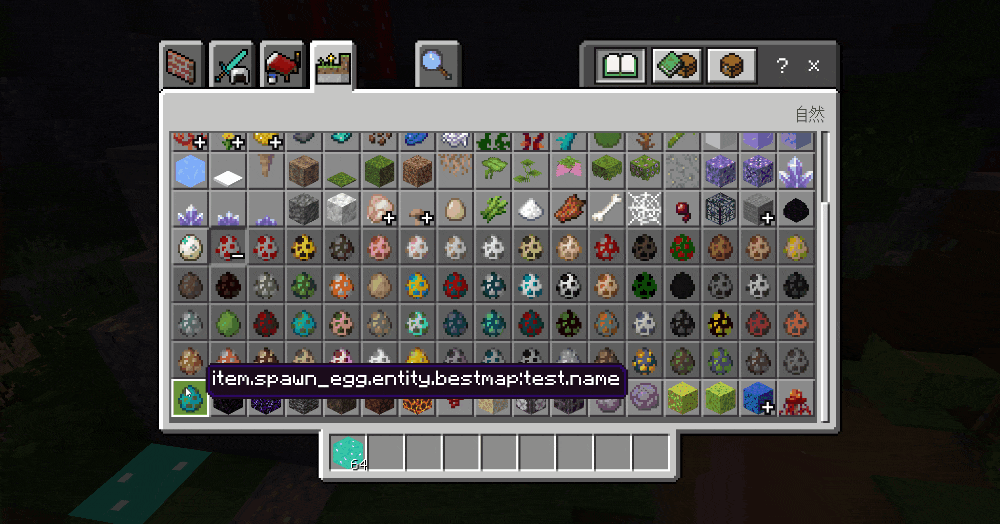1000x524 pixels.
Task: Open the Construction tab with brick icon
Action: (184, 65)
